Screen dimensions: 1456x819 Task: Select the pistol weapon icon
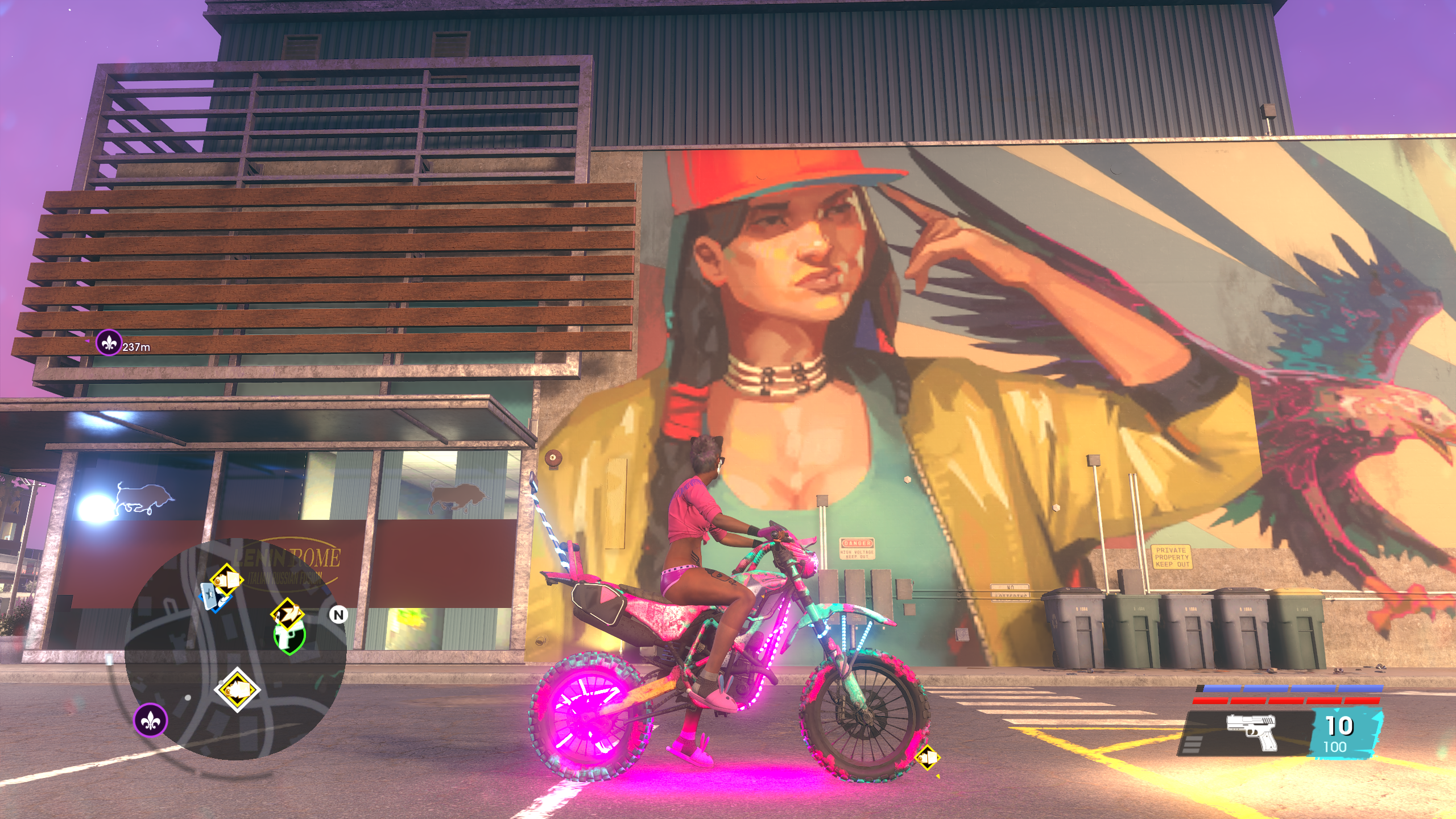click(x=1251, y=731)
